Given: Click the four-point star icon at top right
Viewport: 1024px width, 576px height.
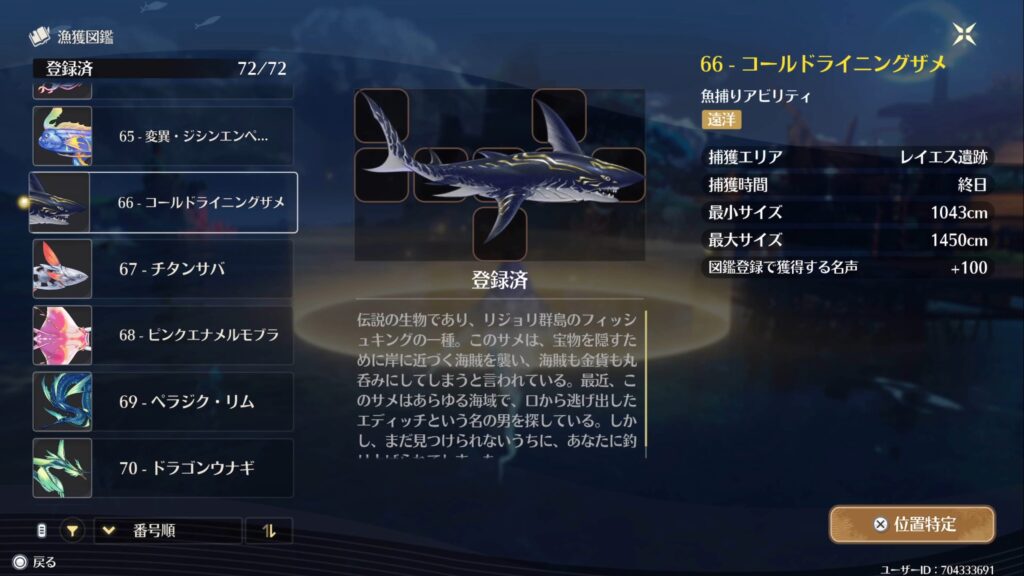Looking at the screenshot, I should pos(965,34).
